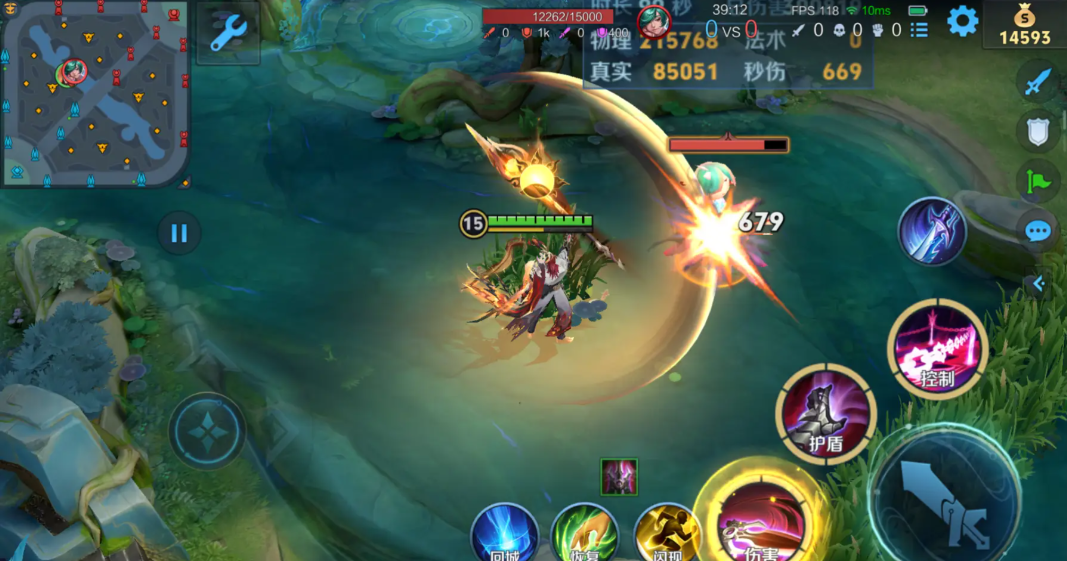The image size is (1067, 561).
Task: Open the chat speech bubble
Action: click(1038, 232)
